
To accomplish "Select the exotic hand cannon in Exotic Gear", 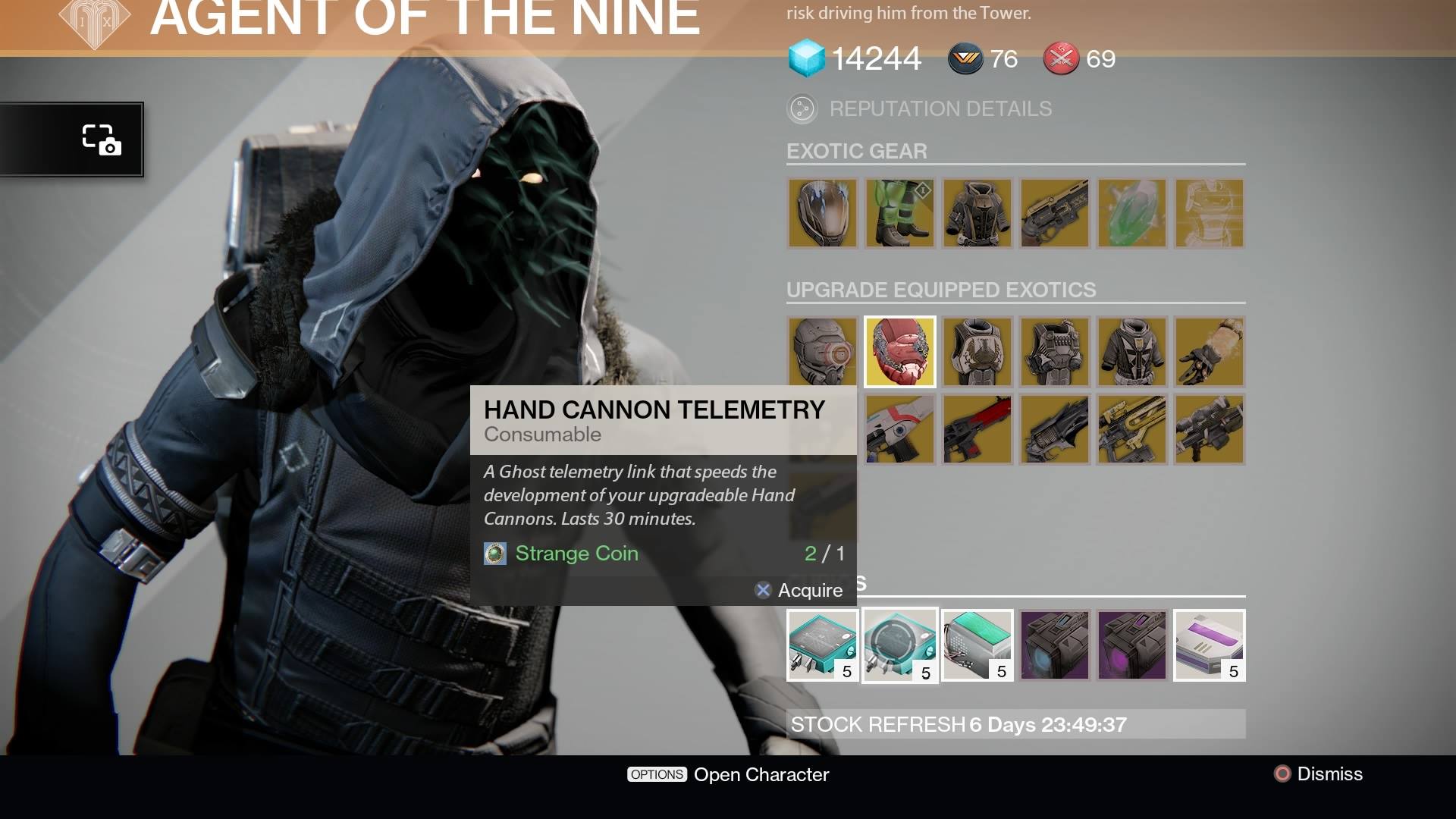I will point(1055,213).
